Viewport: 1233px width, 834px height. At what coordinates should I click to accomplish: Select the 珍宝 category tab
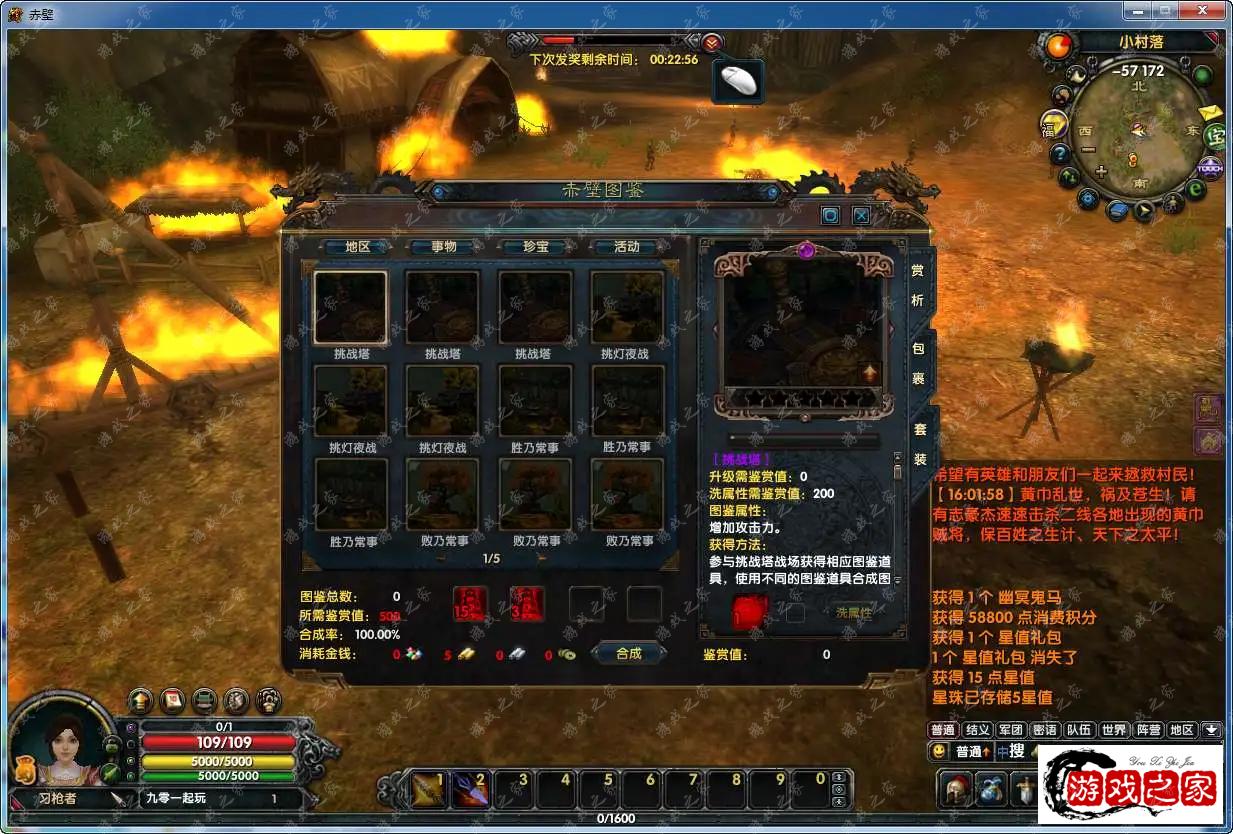tap(535, 247)
